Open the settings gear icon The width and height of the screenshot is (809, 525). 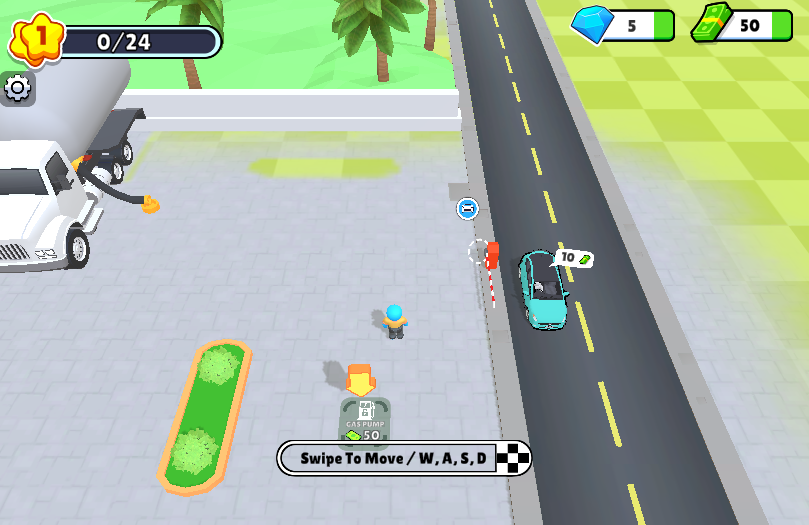[x=17, y=88]
